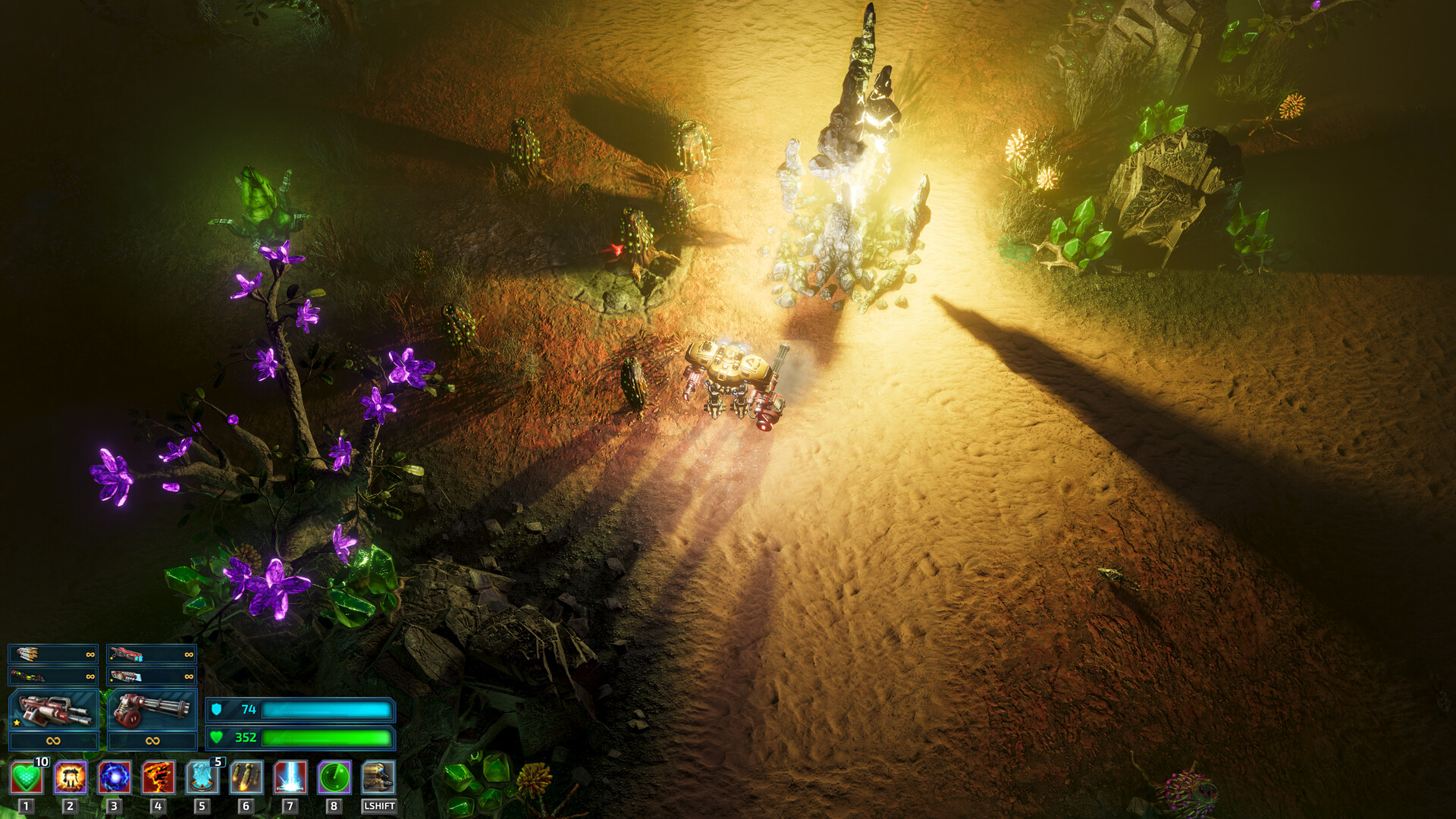Select the red double-barrel gun slot
The width and height of the screenshot is (1456, 819).
[x=53, y=711]
